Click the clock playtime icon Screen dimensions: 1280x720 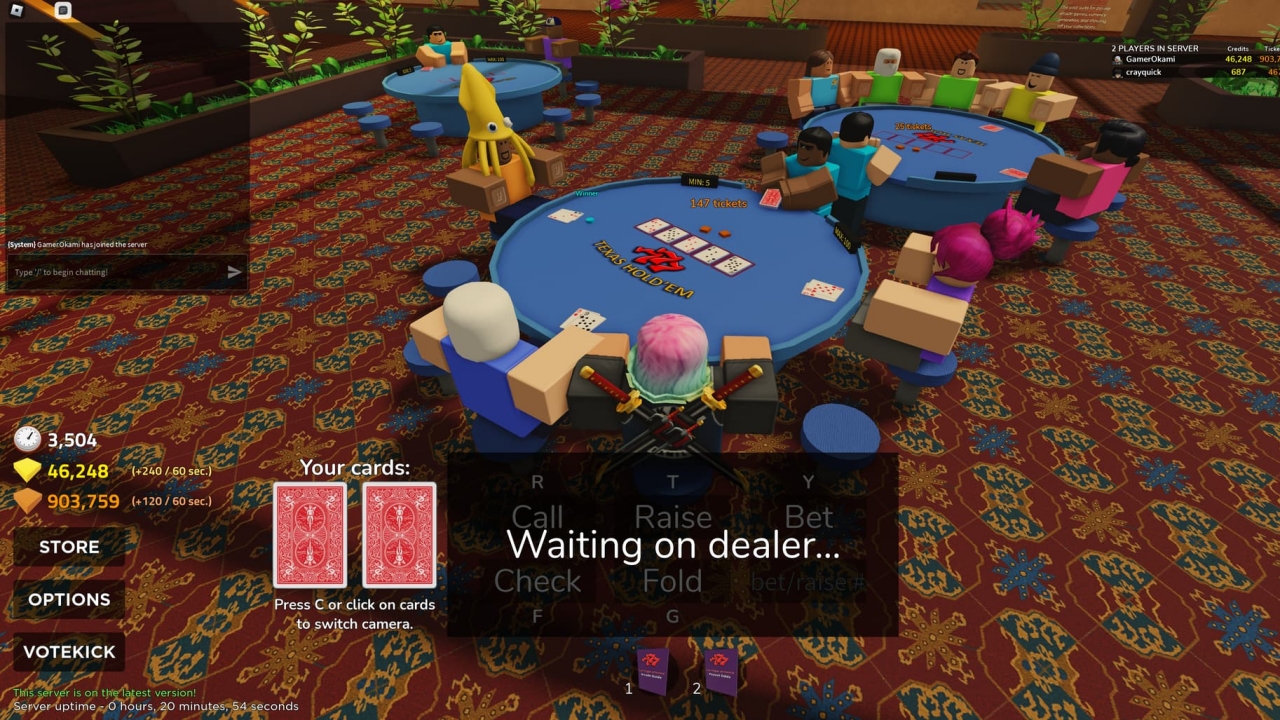pos(28,440)
